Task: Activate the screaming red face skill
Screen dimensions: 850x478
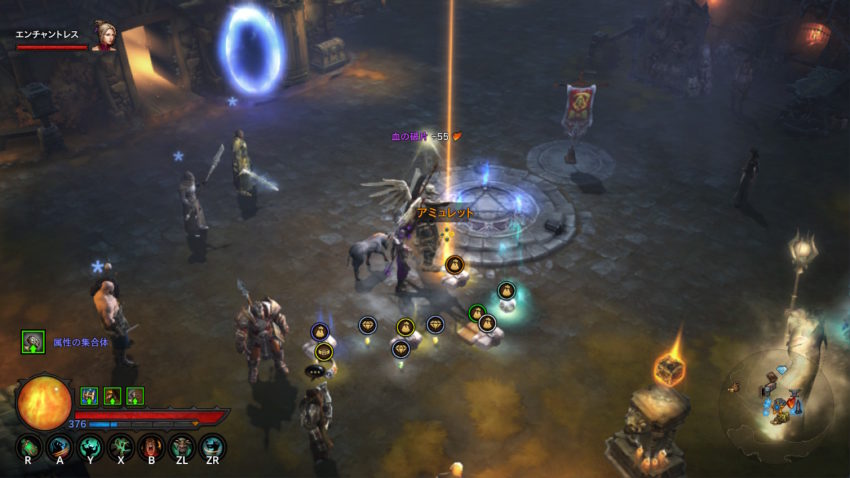Action: click(151, 445)
